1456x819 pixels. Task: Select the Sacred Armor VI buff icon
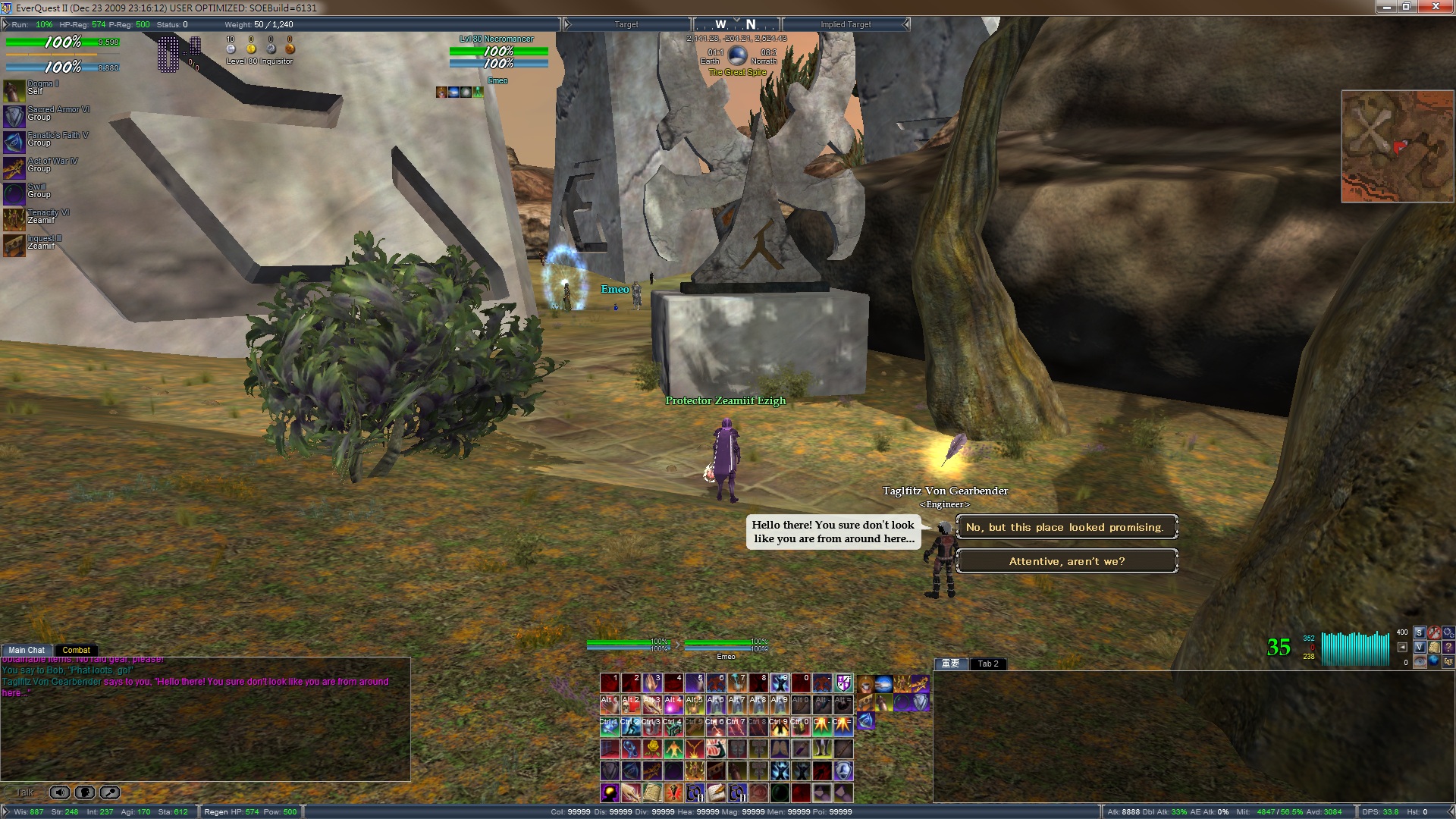pyautogui.click(x=14, y=116)
